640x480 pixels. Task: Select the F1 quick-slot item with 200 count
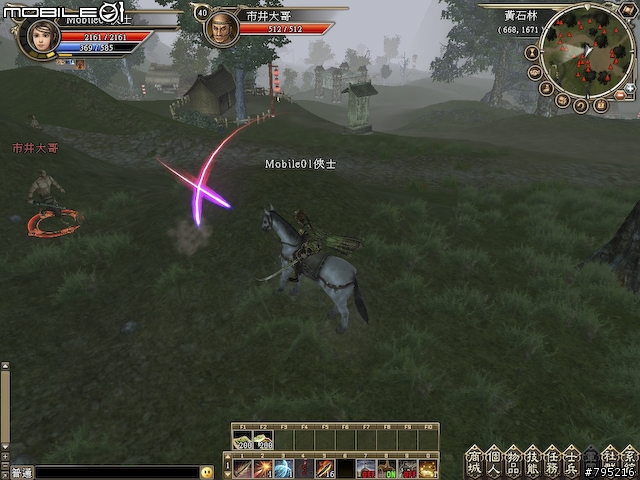coord(242,439)
